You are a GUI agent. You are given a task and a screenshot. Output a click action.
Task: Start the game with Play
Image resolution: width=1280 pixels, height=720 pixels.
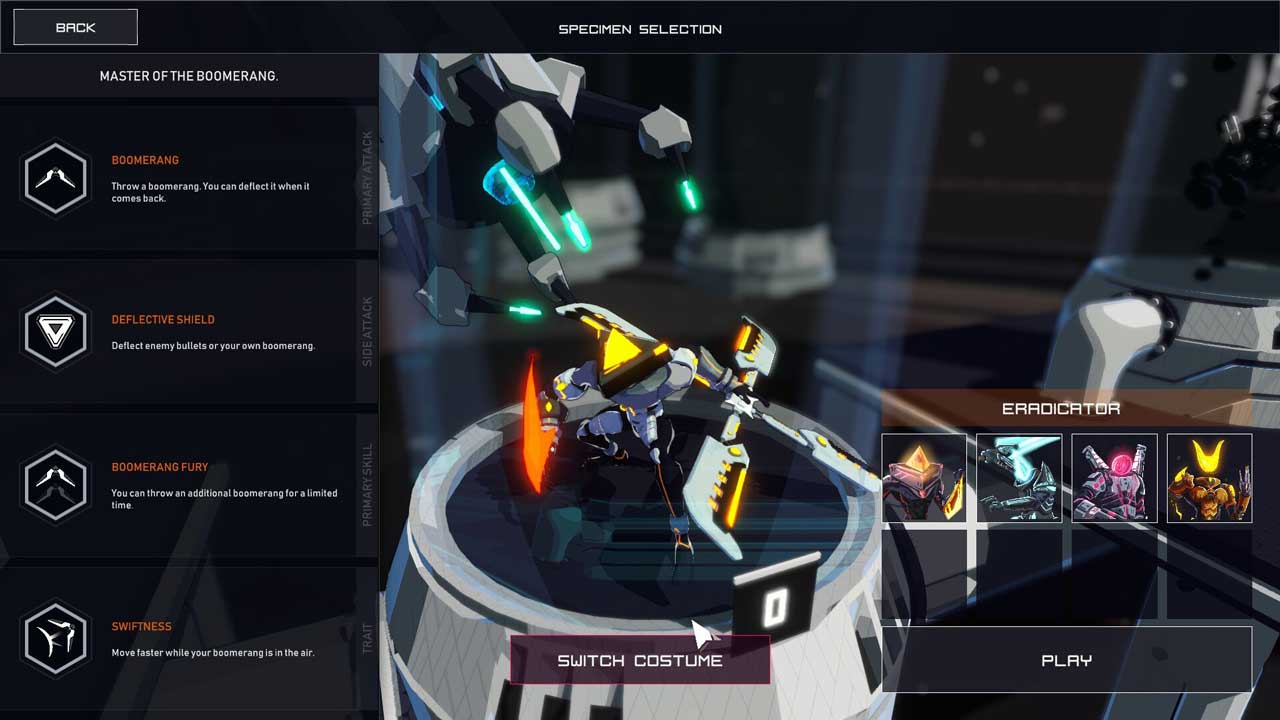[1066, 660]
